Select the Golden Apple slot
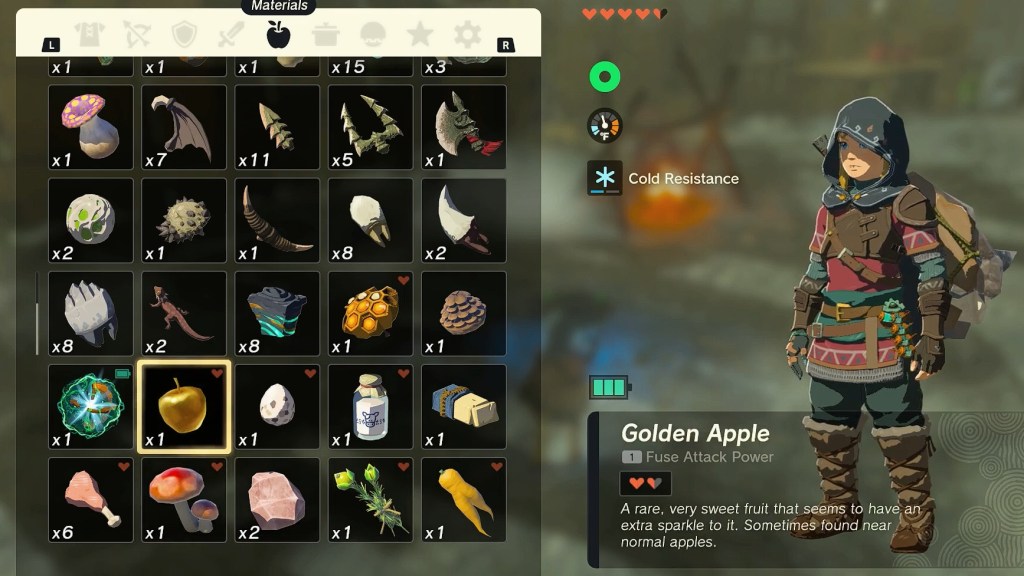1024x576 pixels. click(x=184, y=407)
